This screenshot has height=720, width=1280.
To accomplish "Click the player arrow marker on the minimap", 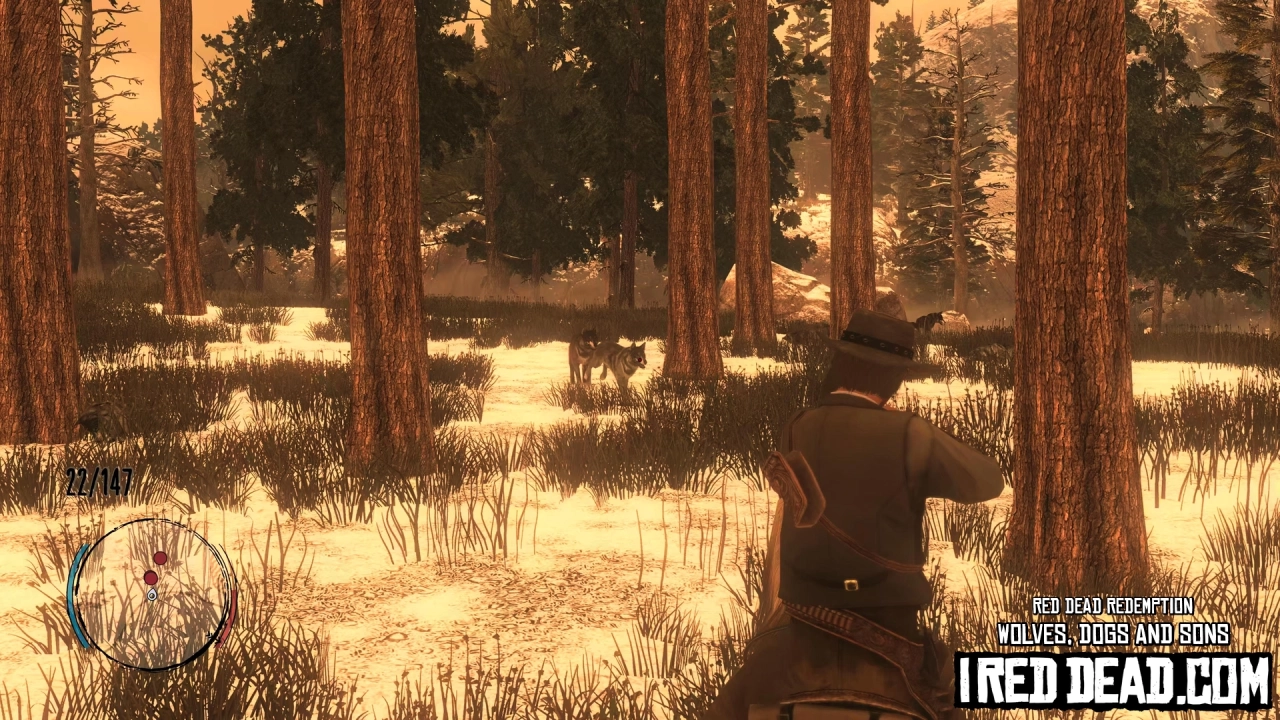I will pos(151,594).
